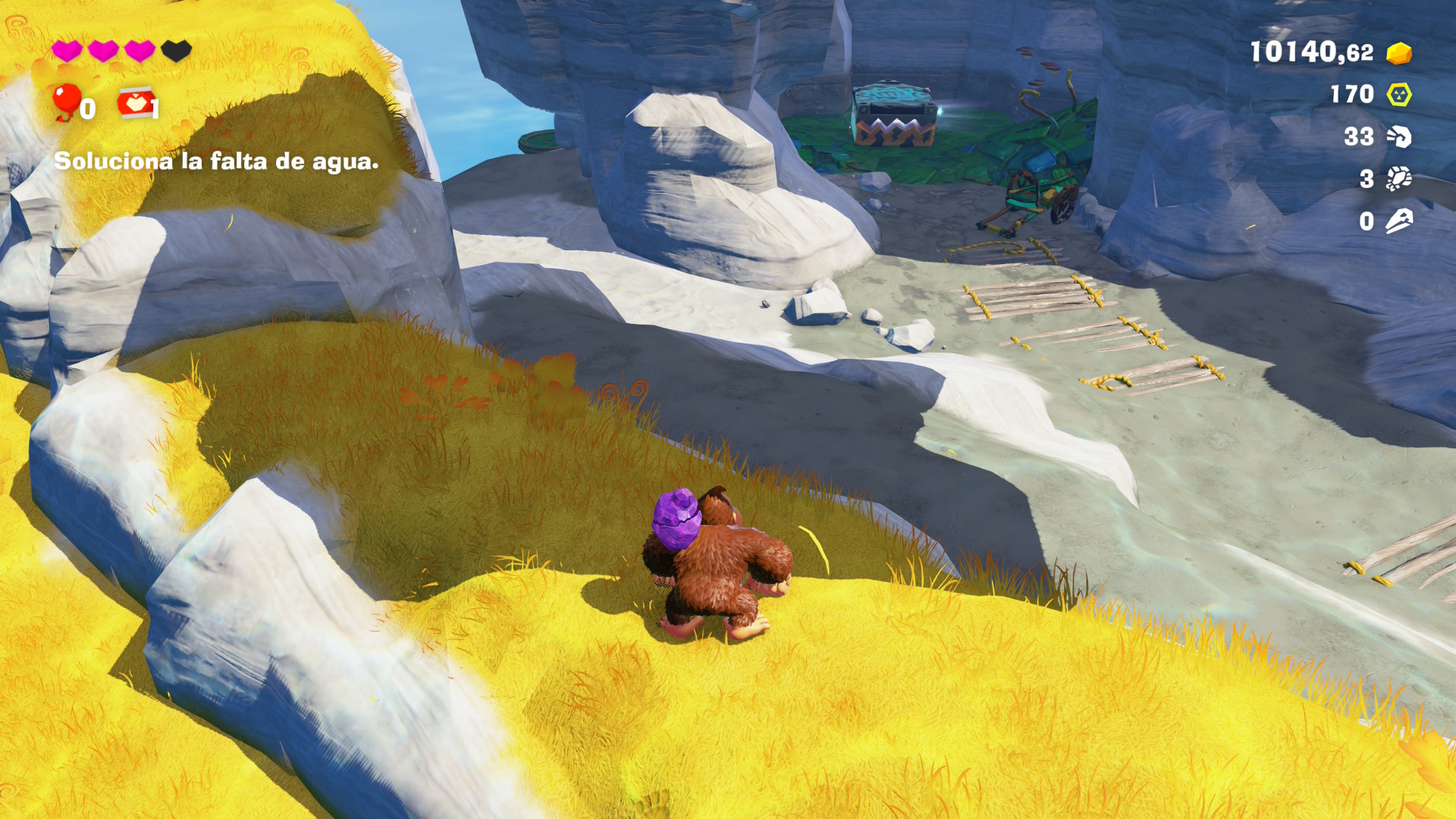Viewport: 1456px width, 819px height.
Task: Select the red heart juice can icon
Action: coord(135,103)
